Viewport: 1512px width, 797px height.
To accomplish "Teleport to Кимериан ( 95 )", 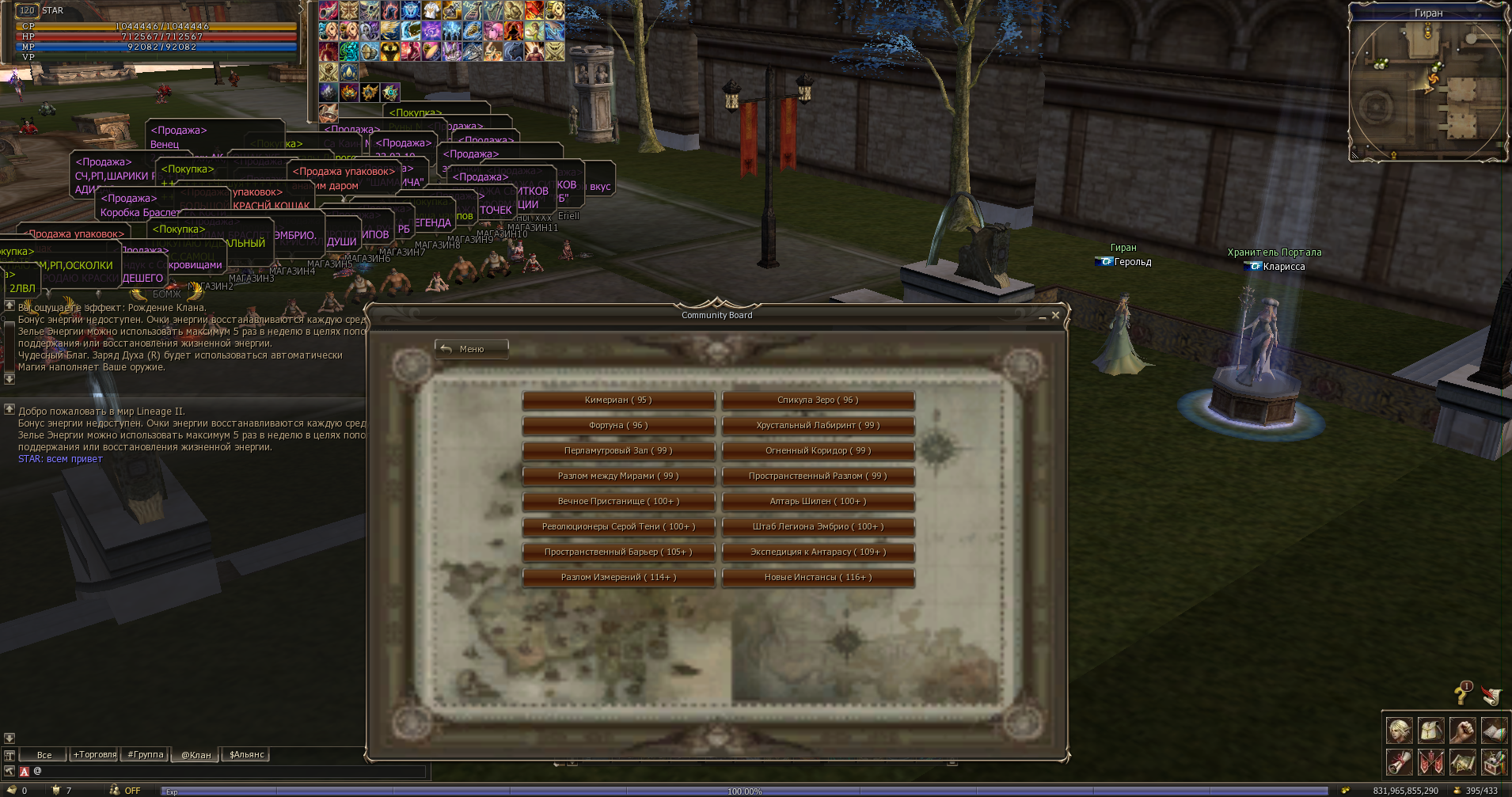I will (618, 400).
